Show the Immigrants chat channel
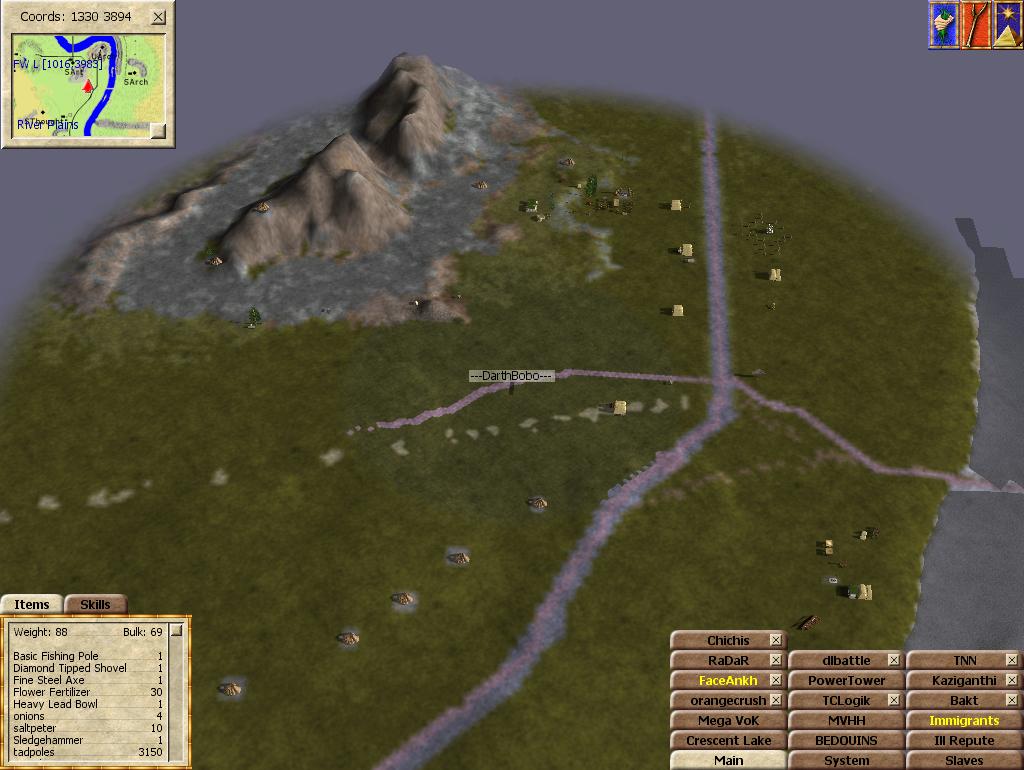The width and height of the screenshot is (1024, 770). pos(964,720)
